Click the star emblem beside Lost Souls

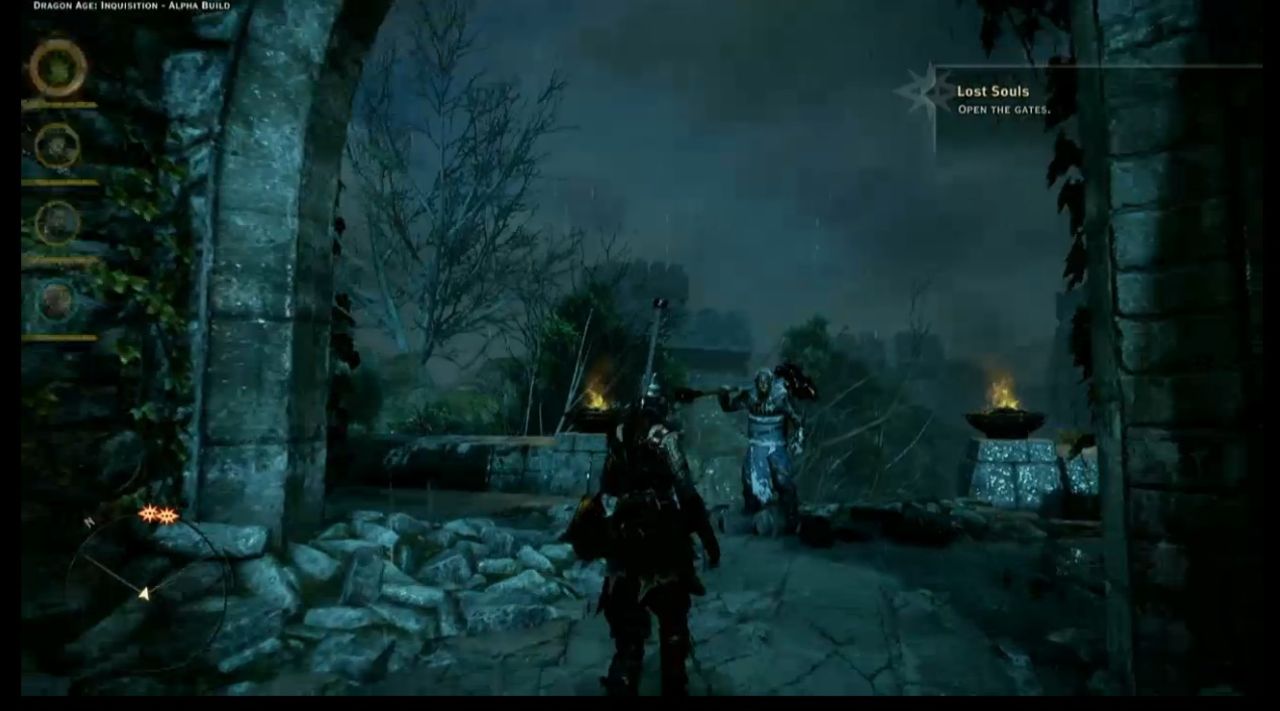(x=925, y=93)
